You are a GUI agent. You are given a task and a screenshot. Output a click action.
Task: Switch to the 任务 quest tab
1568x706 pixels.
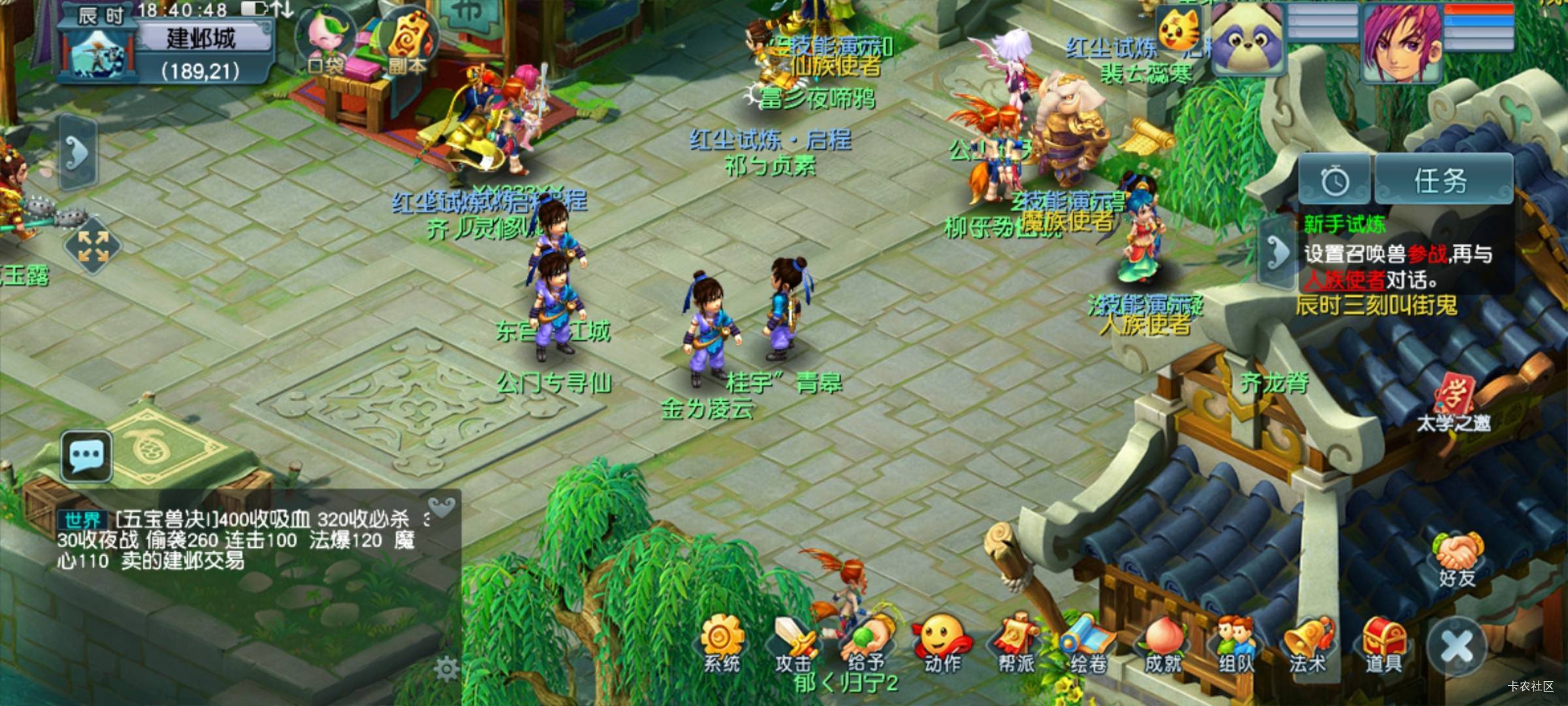1443,180
